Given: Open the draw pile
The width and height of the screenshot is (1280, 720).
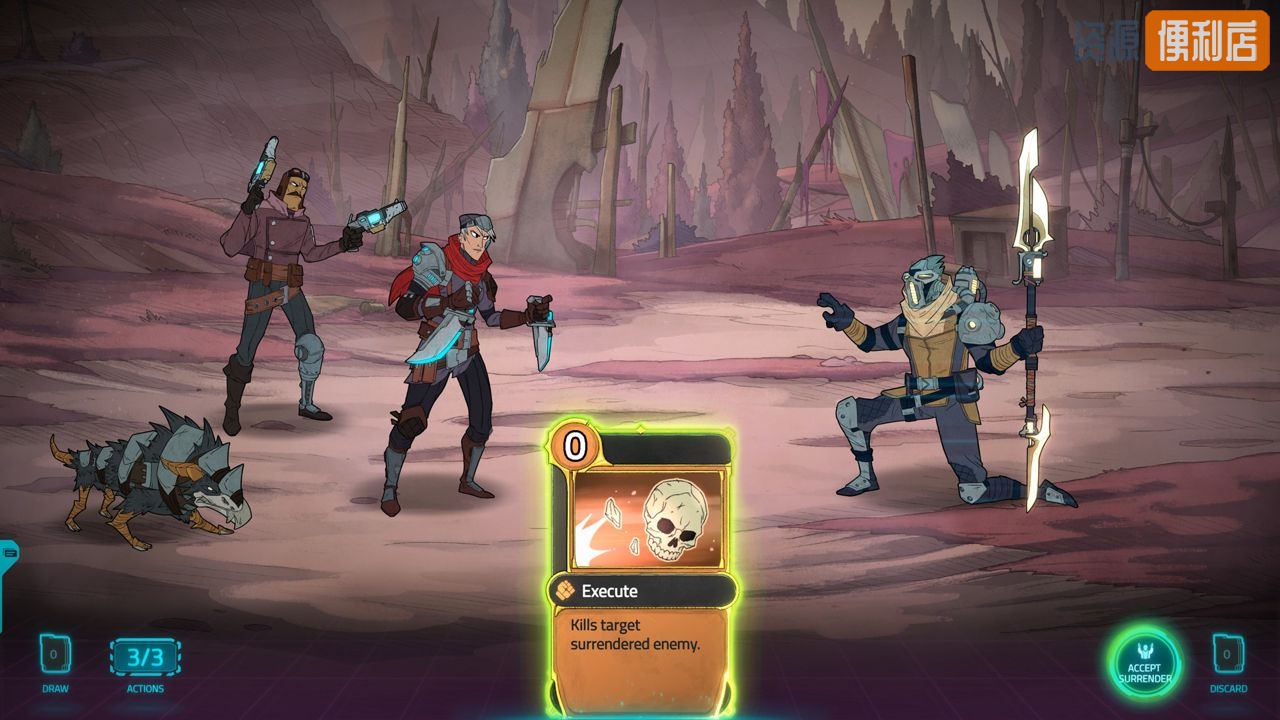Looking at the screenshot, I should [55, 656].
